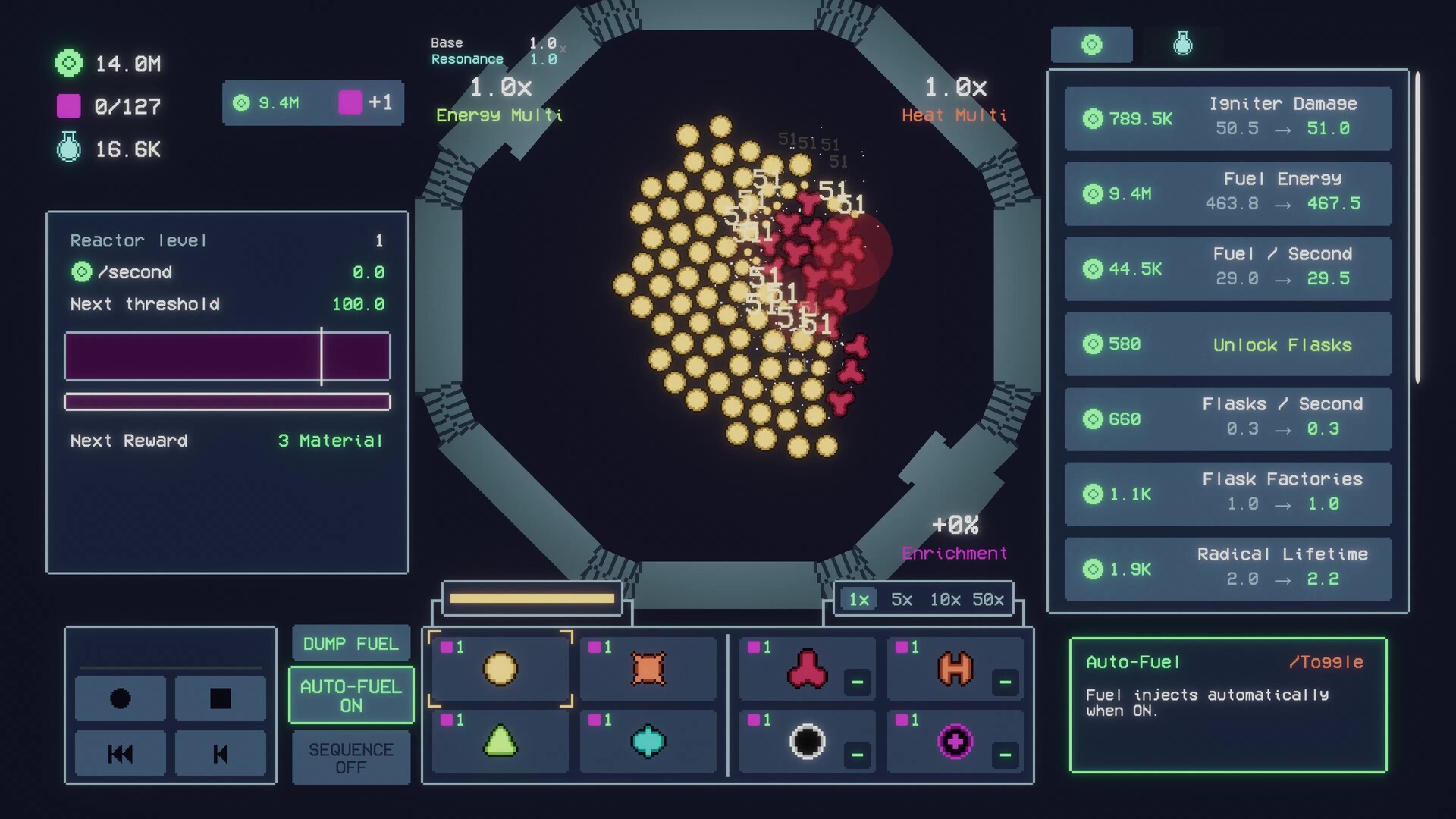Toggle Auto-Fuel off
The width and height of the screenshot is (1456, 819).
pos(350,694)
